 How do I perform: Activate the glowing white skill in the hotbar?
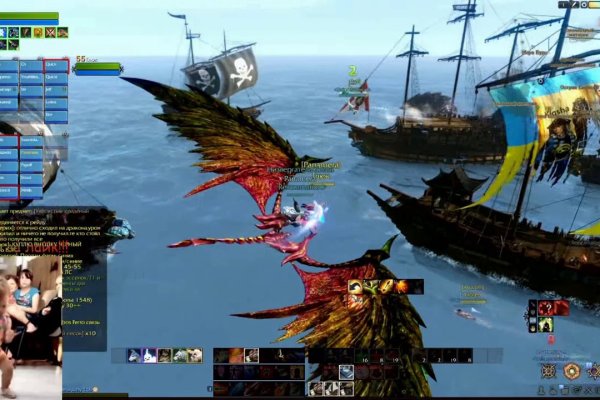346,372
